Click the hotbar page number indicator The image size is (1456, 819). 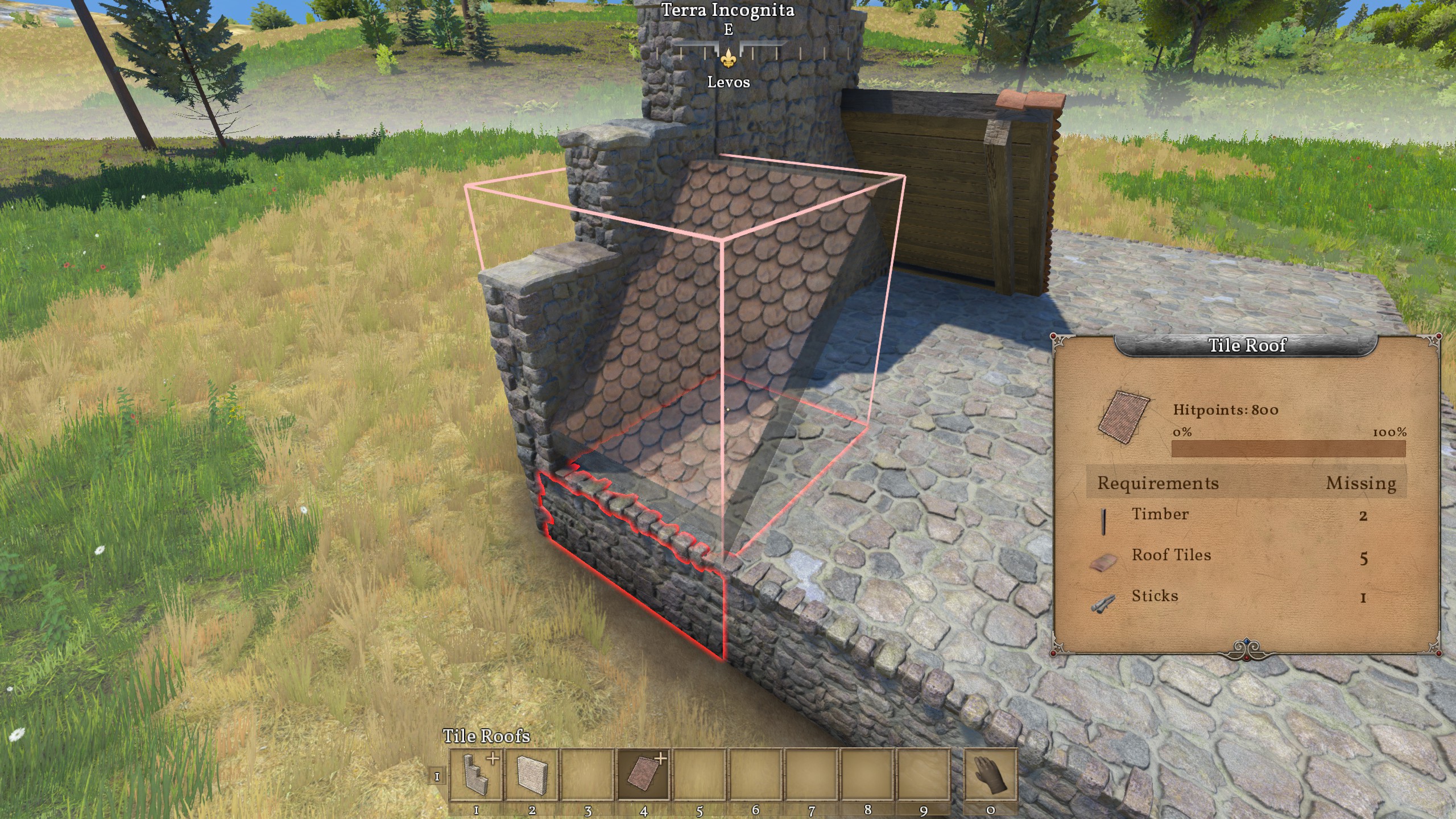click(437, 776)
